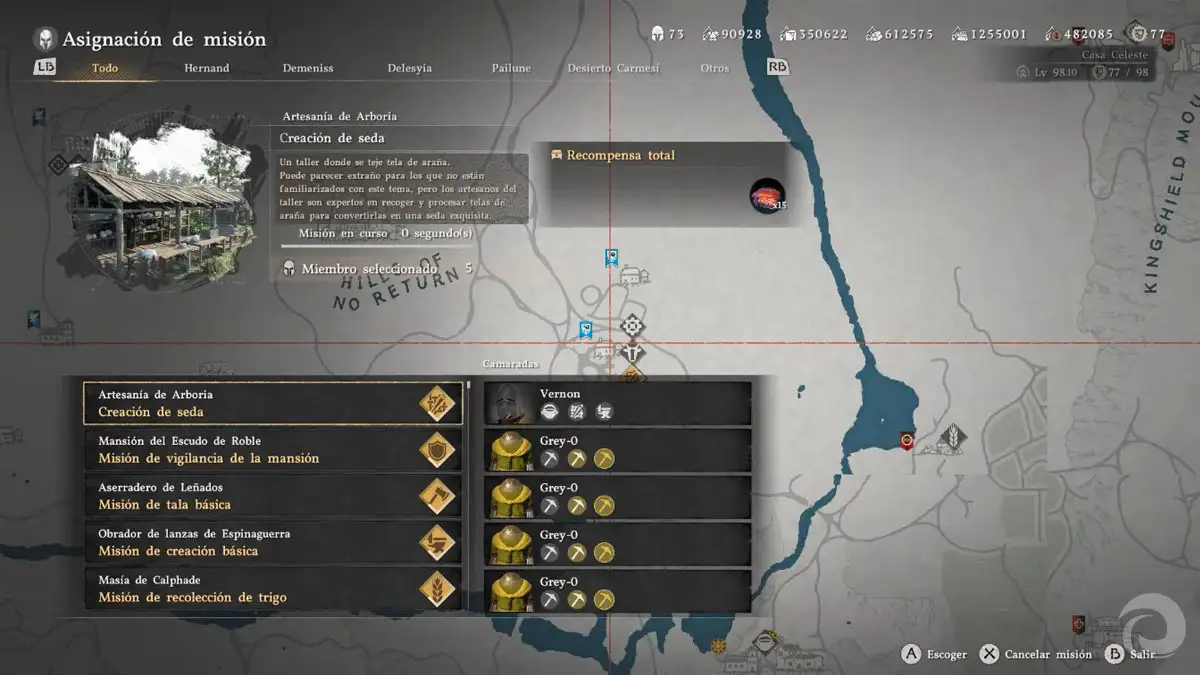The width and height of the screenshot is (1200, 675).
Task: Switch to the Delesyia tab
Action: coord(410,68)
